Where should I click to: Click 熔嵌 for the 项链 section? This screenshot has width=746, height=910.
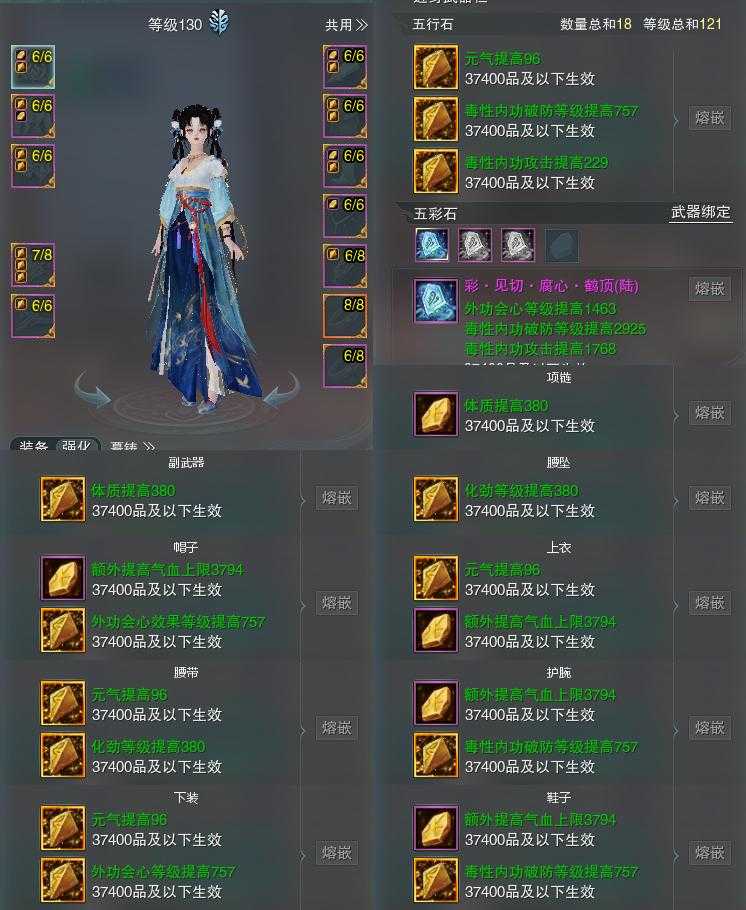pyautogui.click(x=709, y=413)
